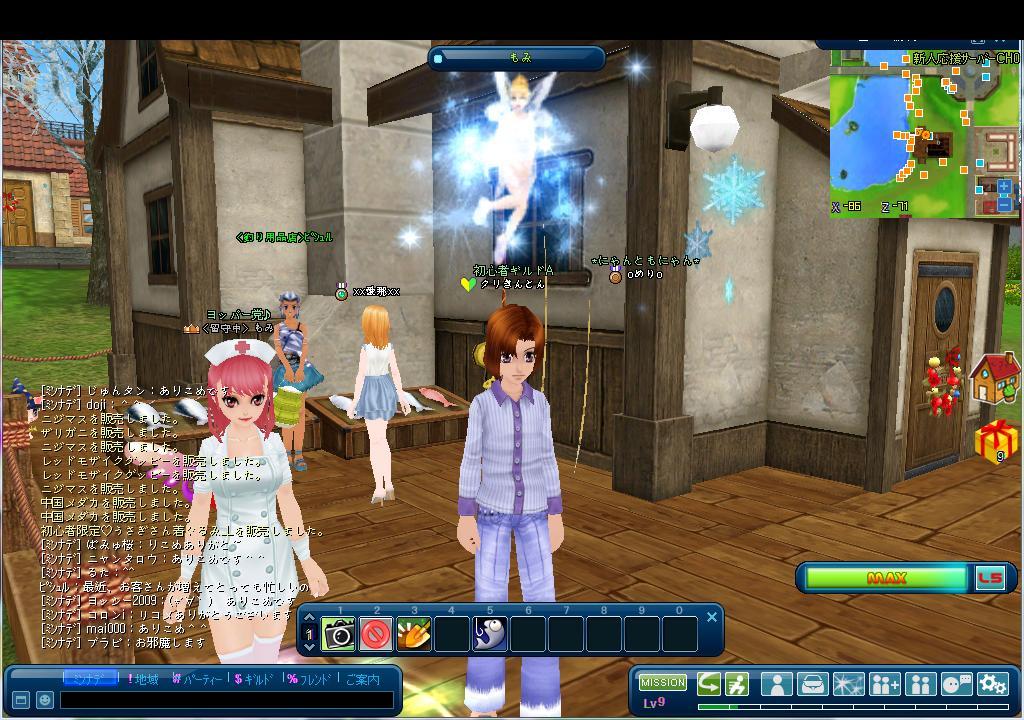Switch to the 地域 chat tab
This screenshot has height=720, width=1024.
142,679
